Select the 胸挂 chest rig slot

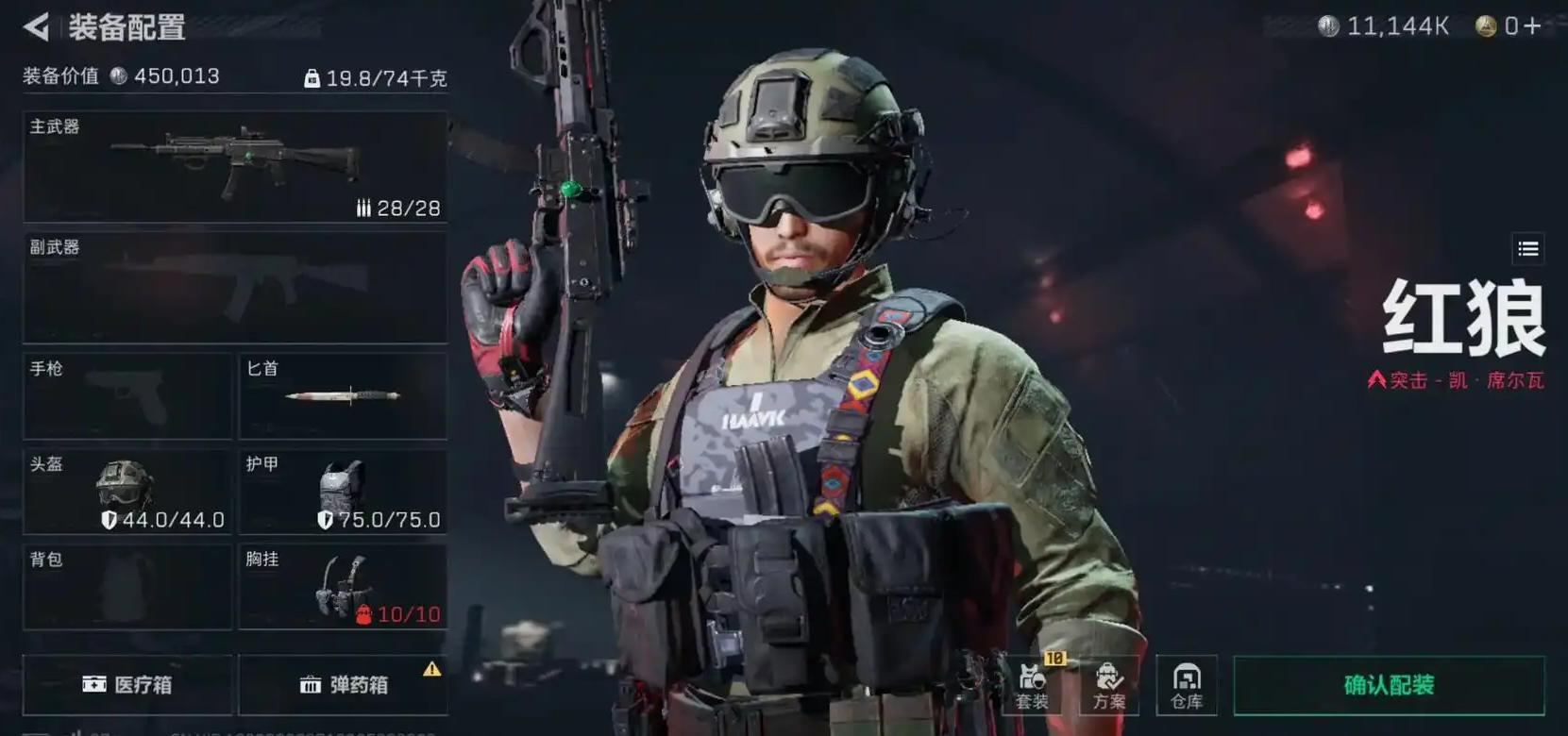343,587
